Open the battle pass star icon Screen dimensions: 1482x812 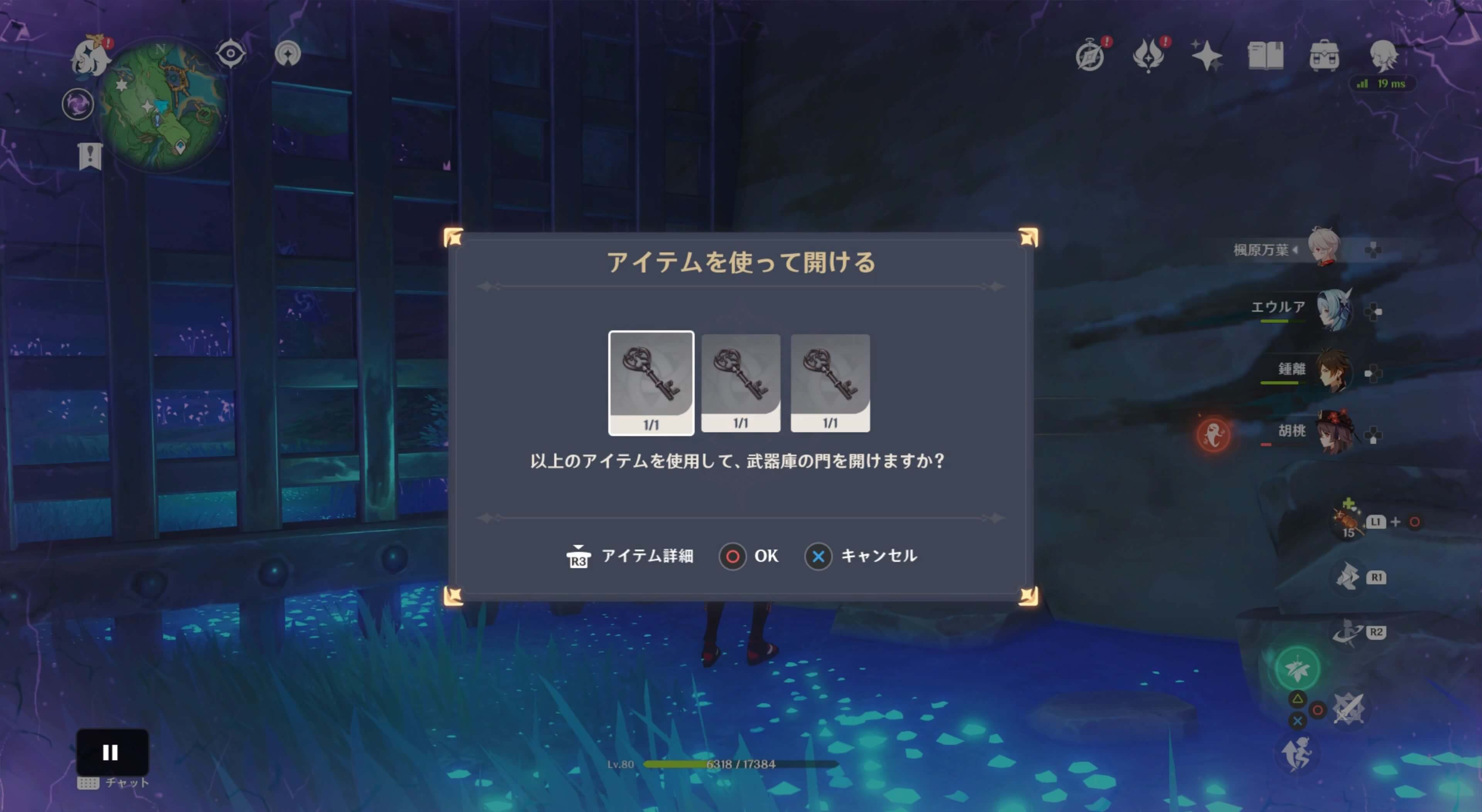click(1207, 55)
